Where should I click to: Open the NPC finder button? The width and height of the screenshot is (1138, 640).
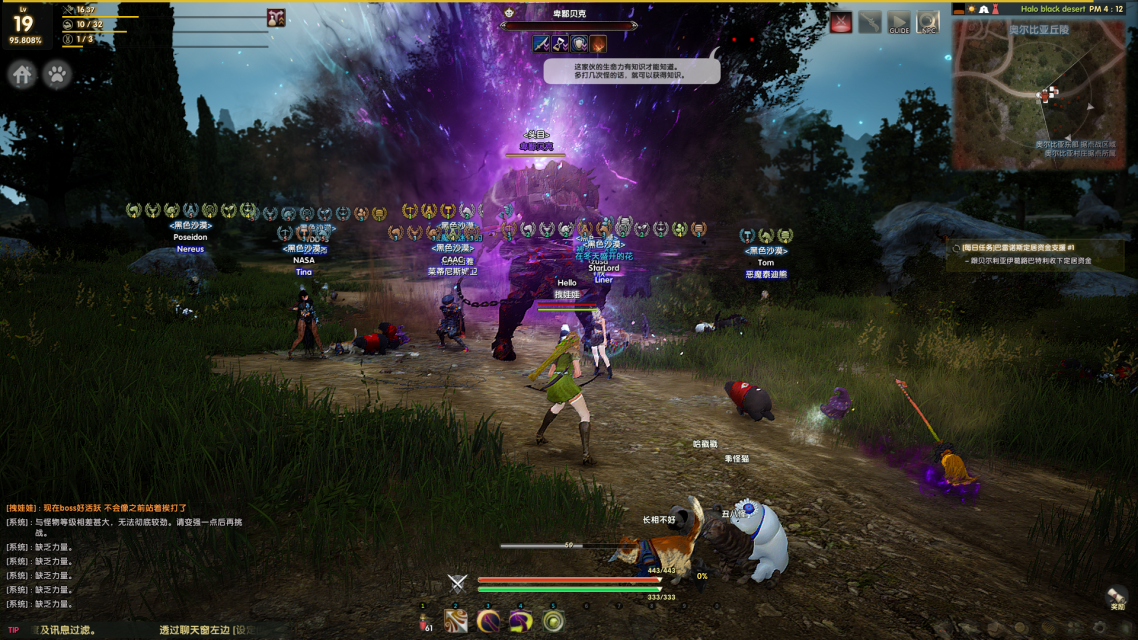point(928,22)
